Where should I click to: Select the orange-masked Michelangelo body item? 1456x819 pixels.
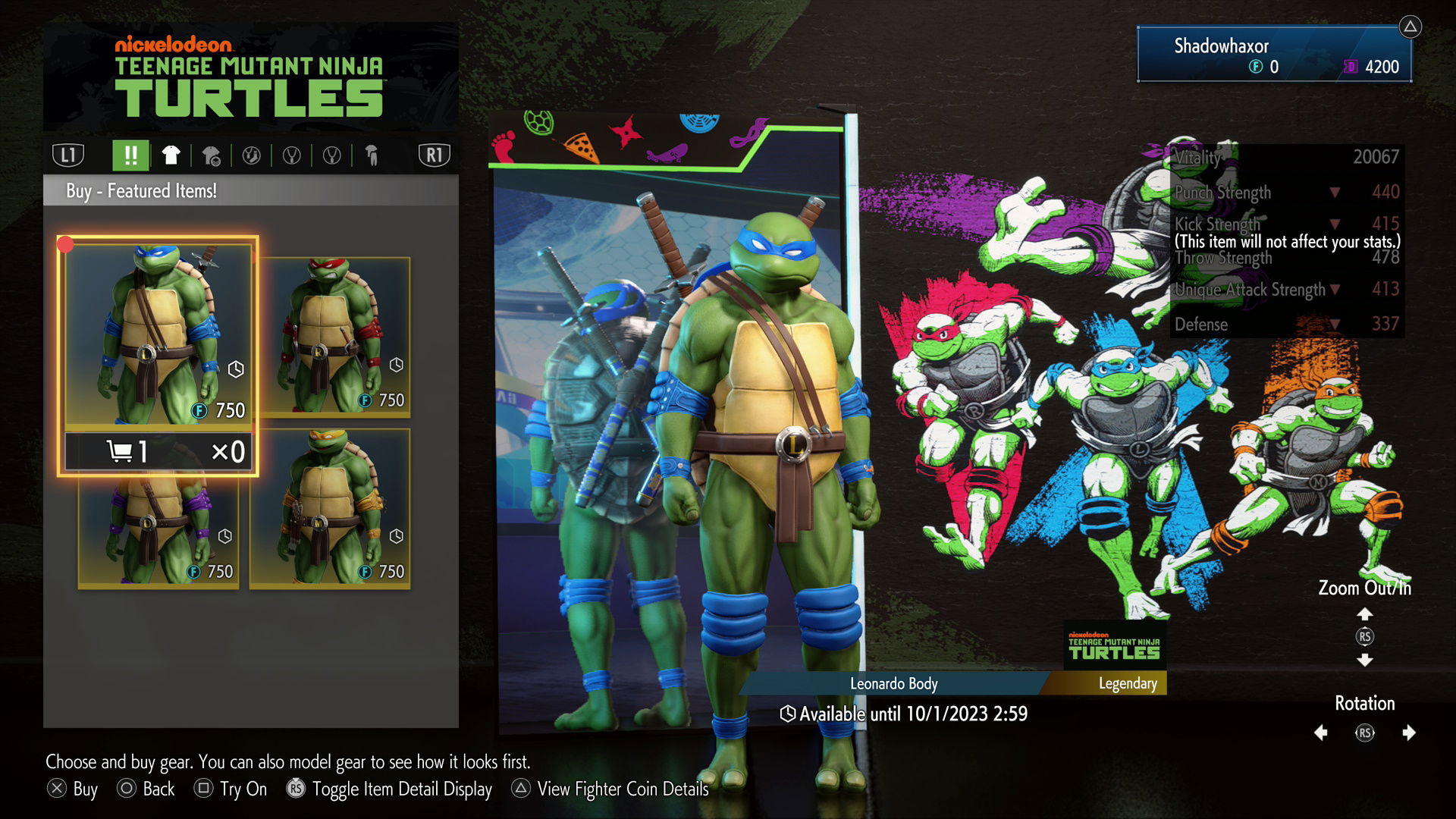330,508
